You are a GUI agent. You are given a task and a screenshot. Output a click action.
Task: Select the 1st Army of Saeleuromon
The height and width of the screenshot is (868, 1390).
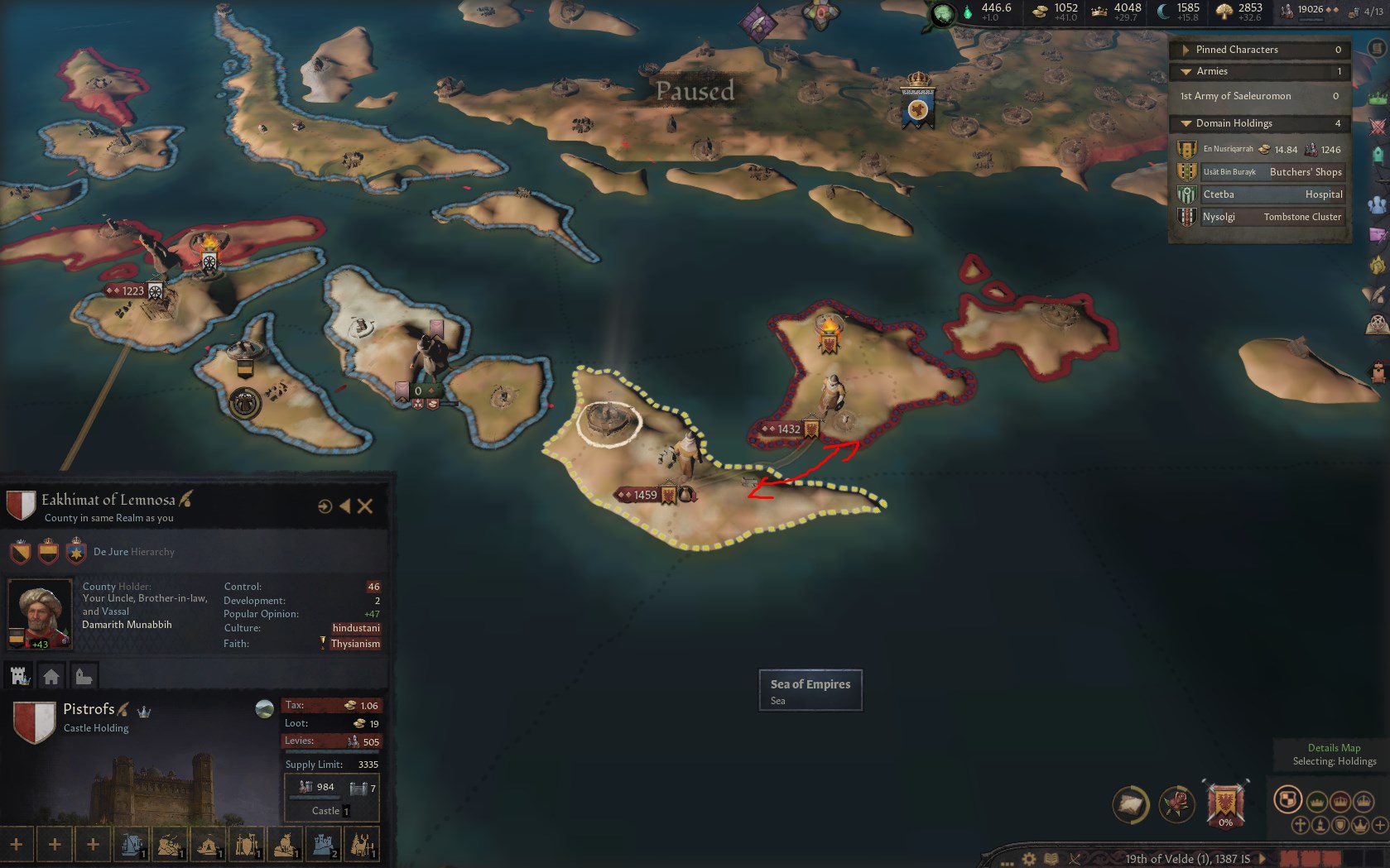1234,97
